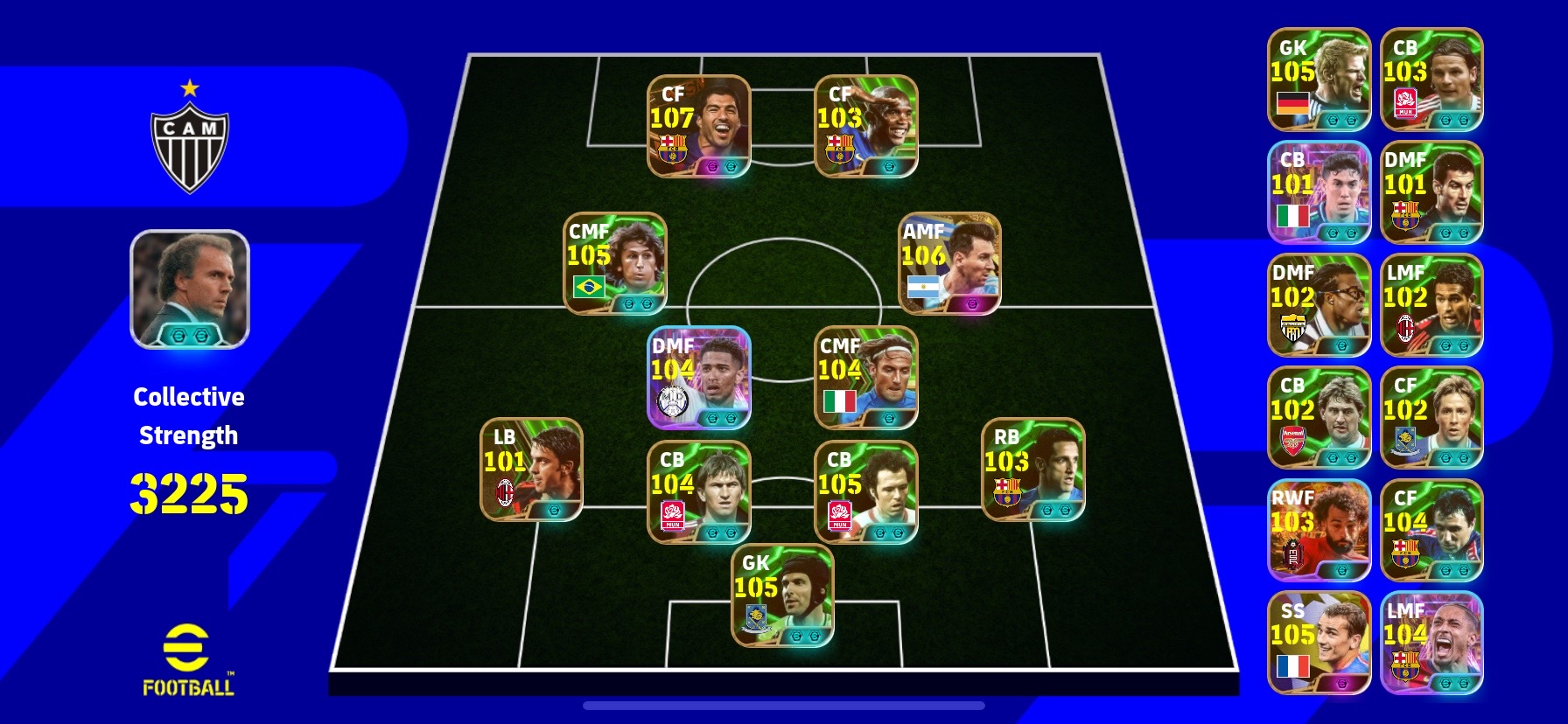Choose the CMF 104 Italy card
Viewport: 1568px width, 724px height.
[865, 378]
